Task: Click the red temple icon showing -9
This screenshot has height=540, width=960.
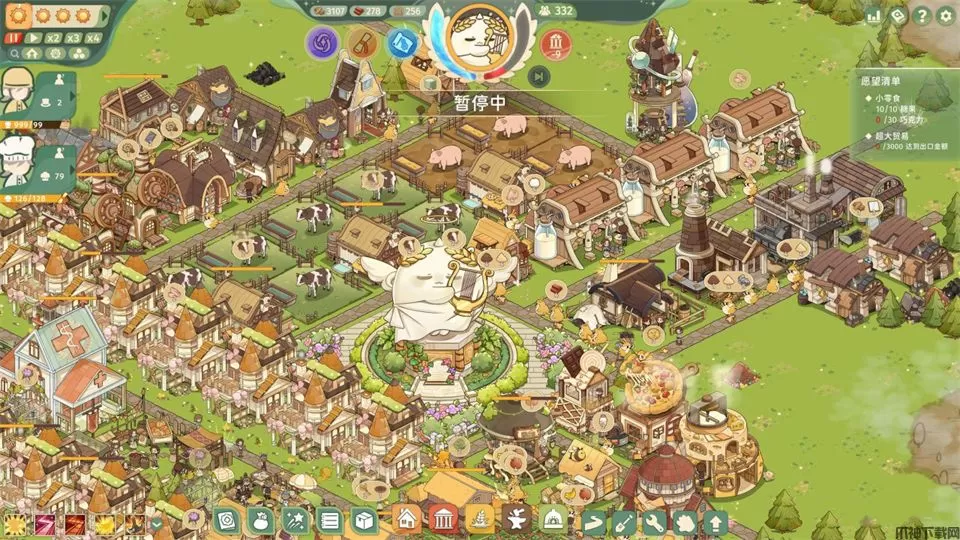Action: pos(556,43)
